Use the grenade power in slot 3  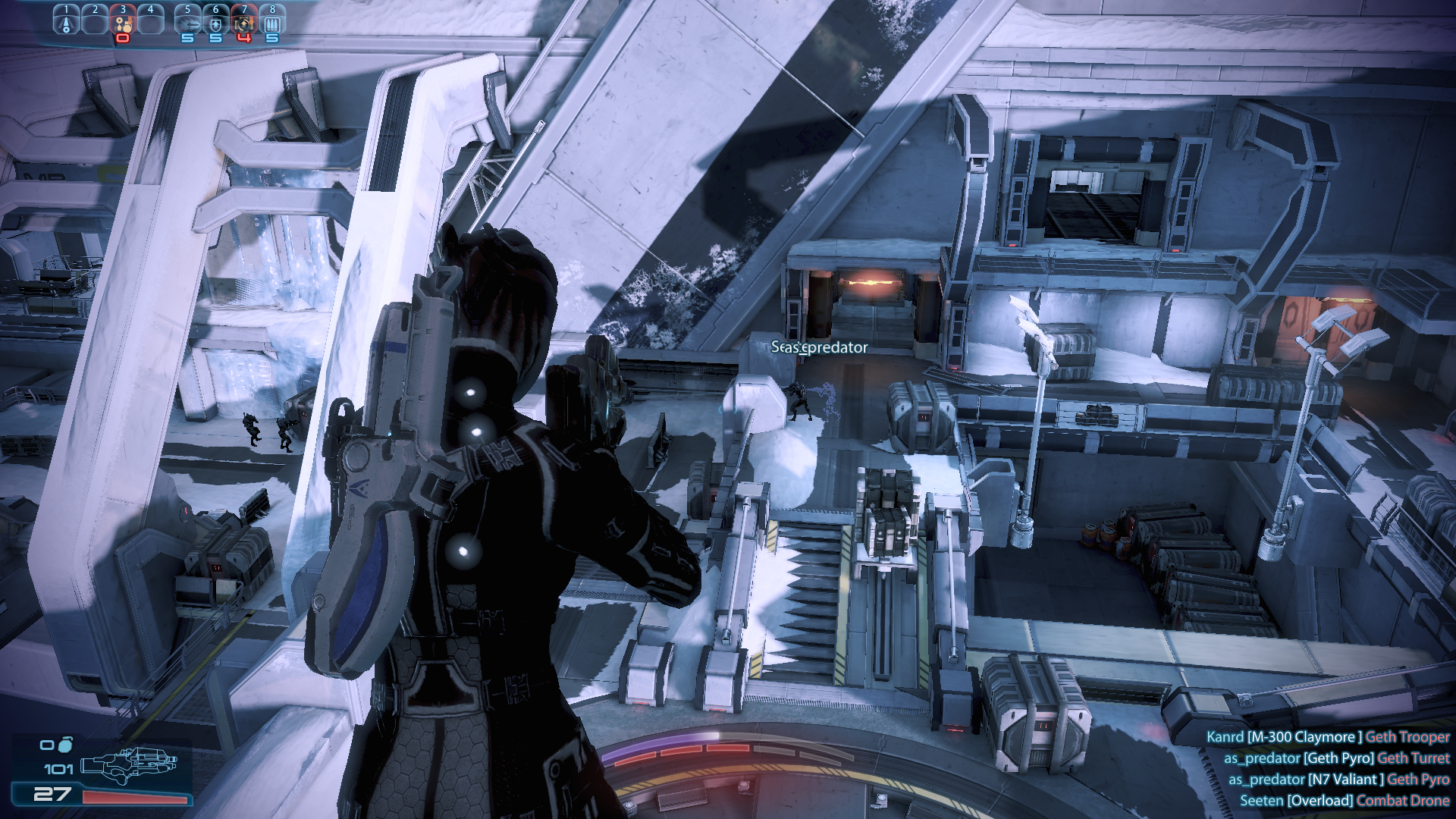123,23
